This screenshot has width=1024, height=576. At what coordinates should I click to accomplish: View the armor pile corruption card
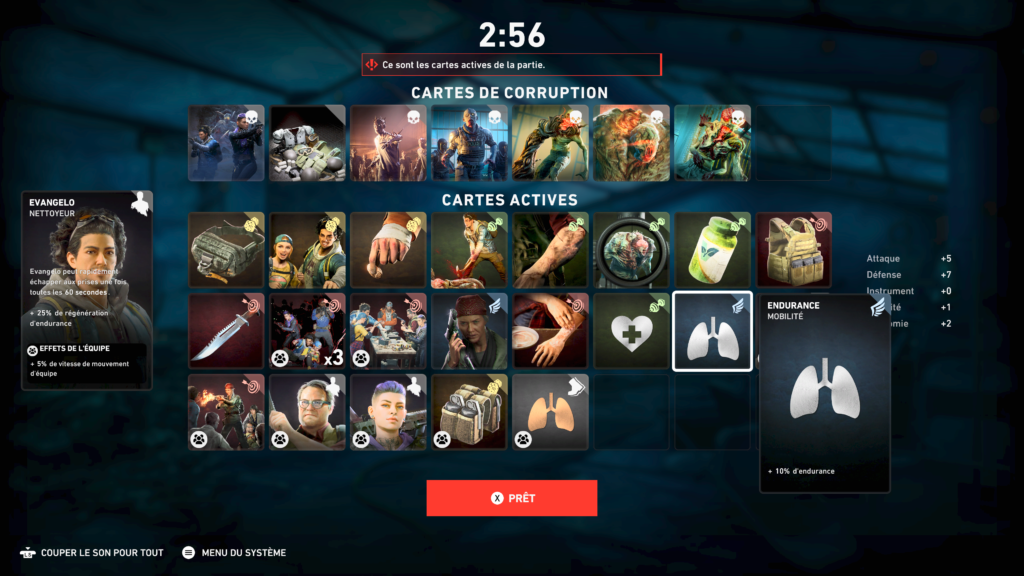click(307, 143)
